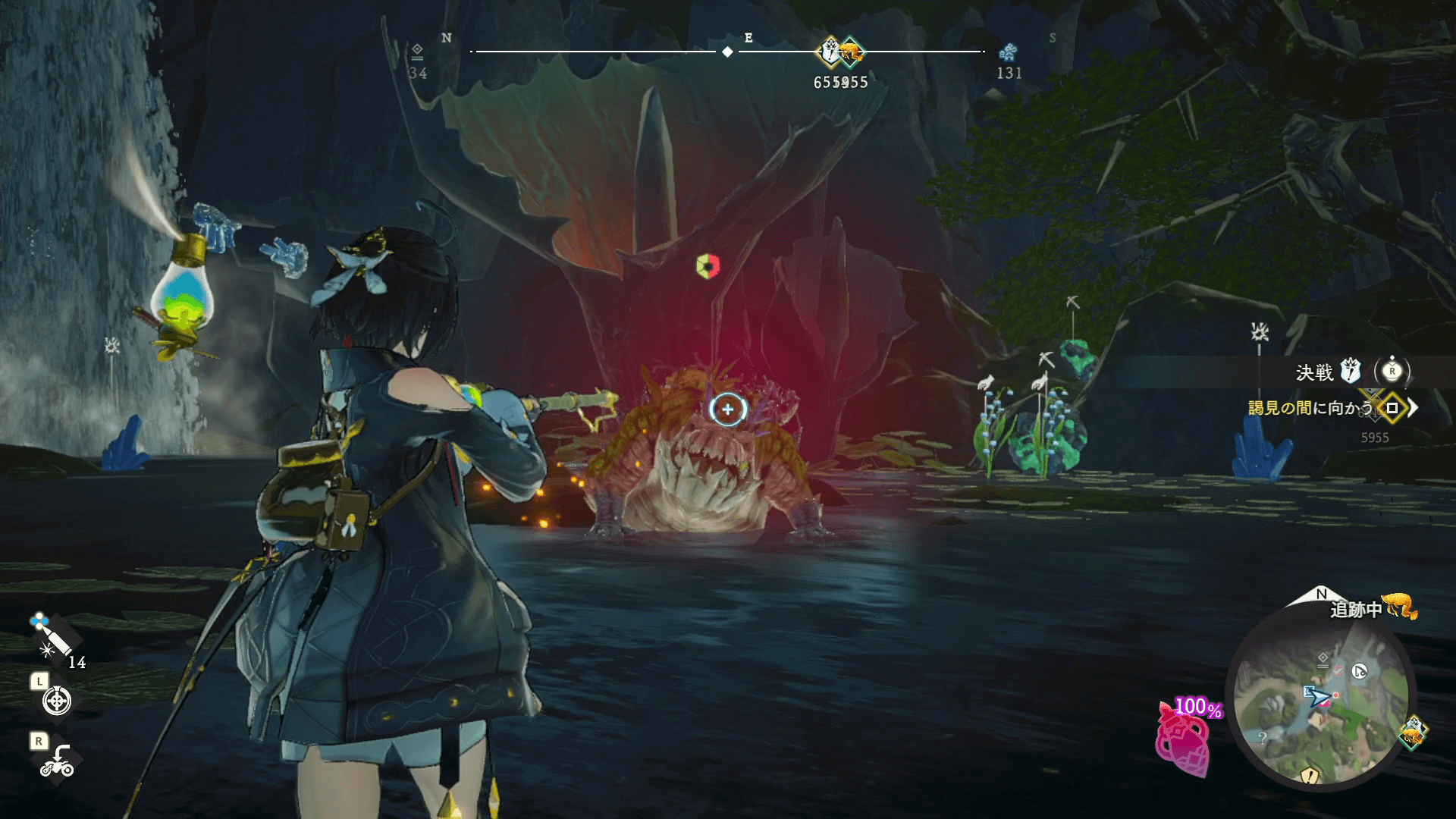This screenshot has height=819, width=1456.
Task: Open the 謁見の間に向かう objective tracker
Action: click(1311, 408)
